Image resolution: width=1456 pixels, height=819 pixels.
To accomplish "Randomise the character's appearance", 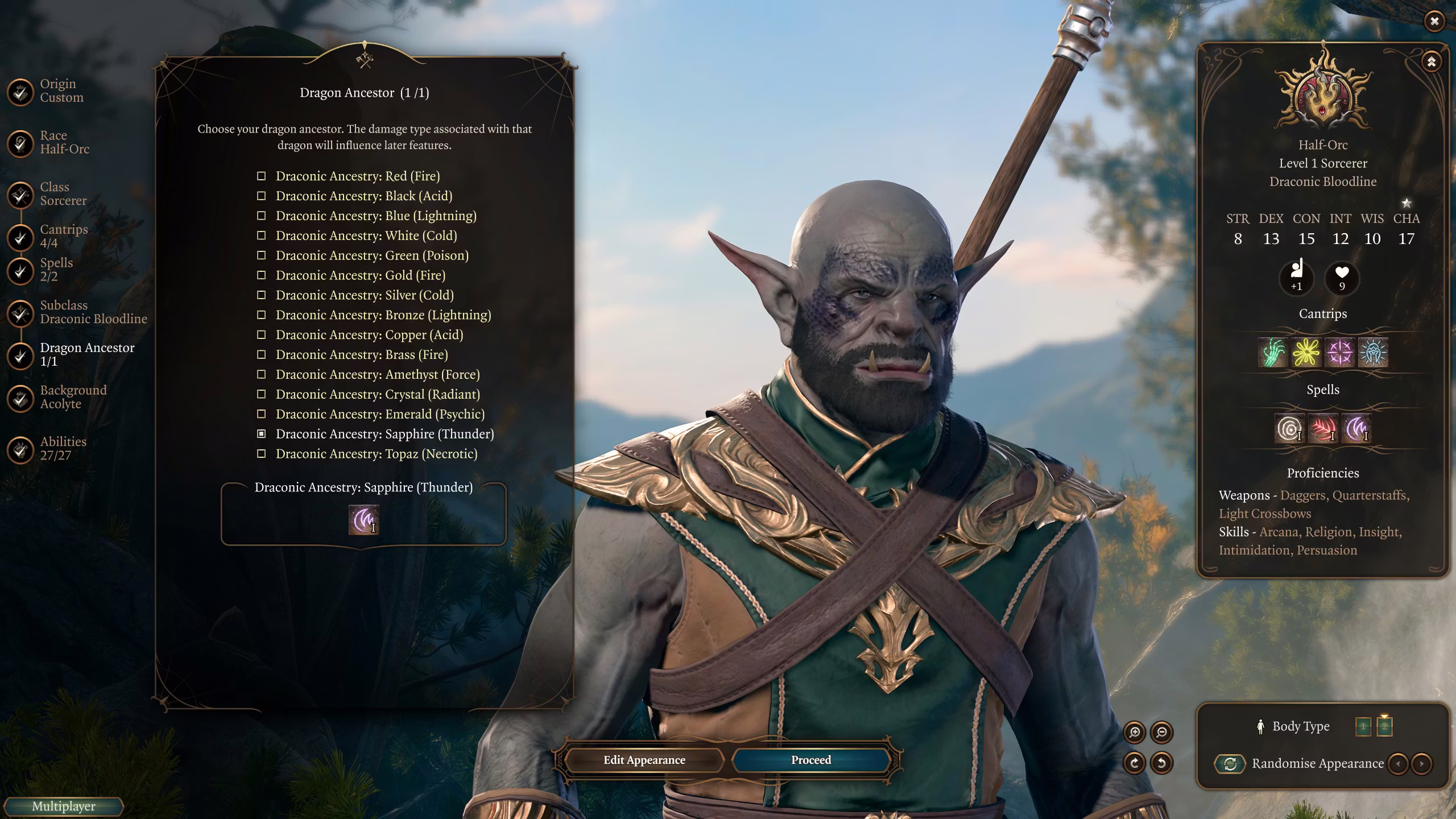I will 1230,763.
